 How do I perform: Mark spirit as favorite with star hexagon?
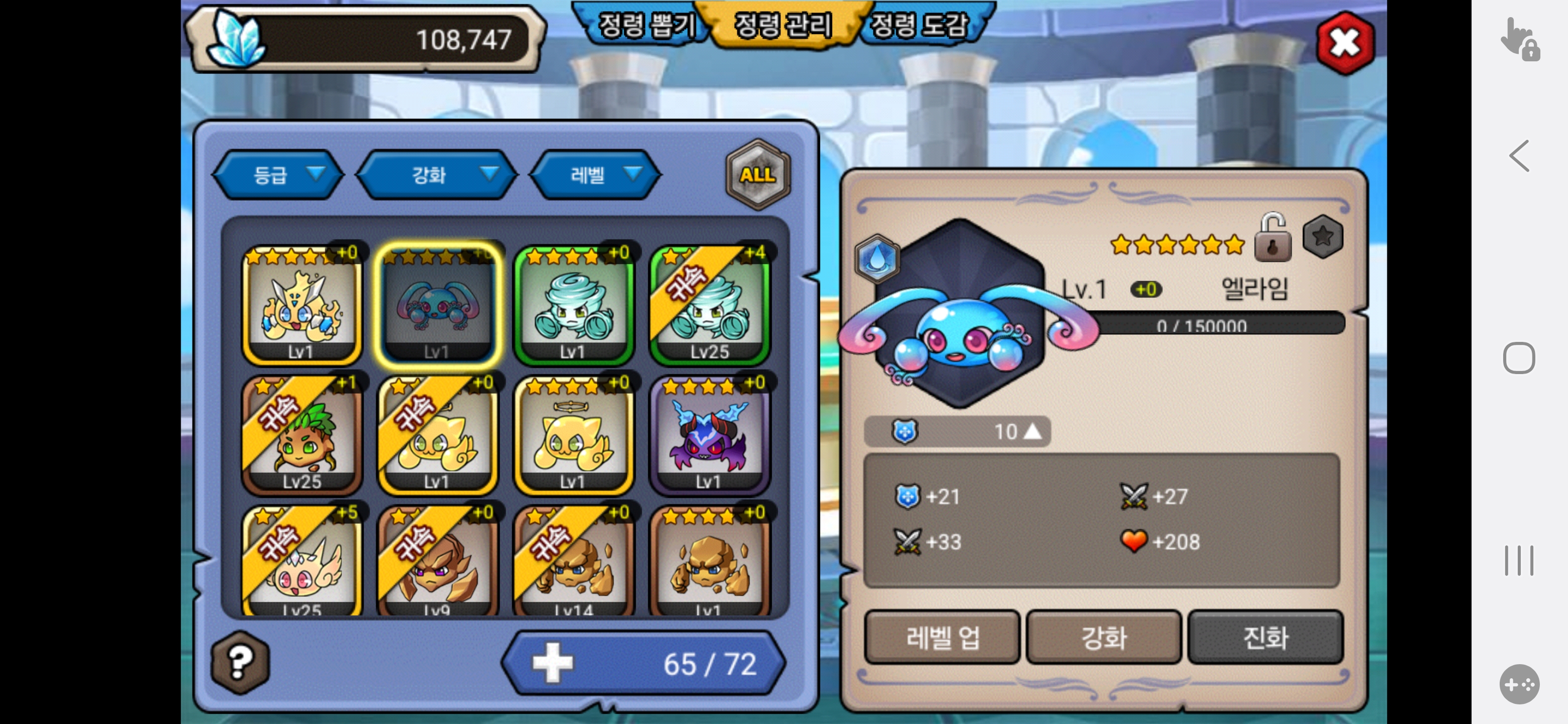(1323, 237)
